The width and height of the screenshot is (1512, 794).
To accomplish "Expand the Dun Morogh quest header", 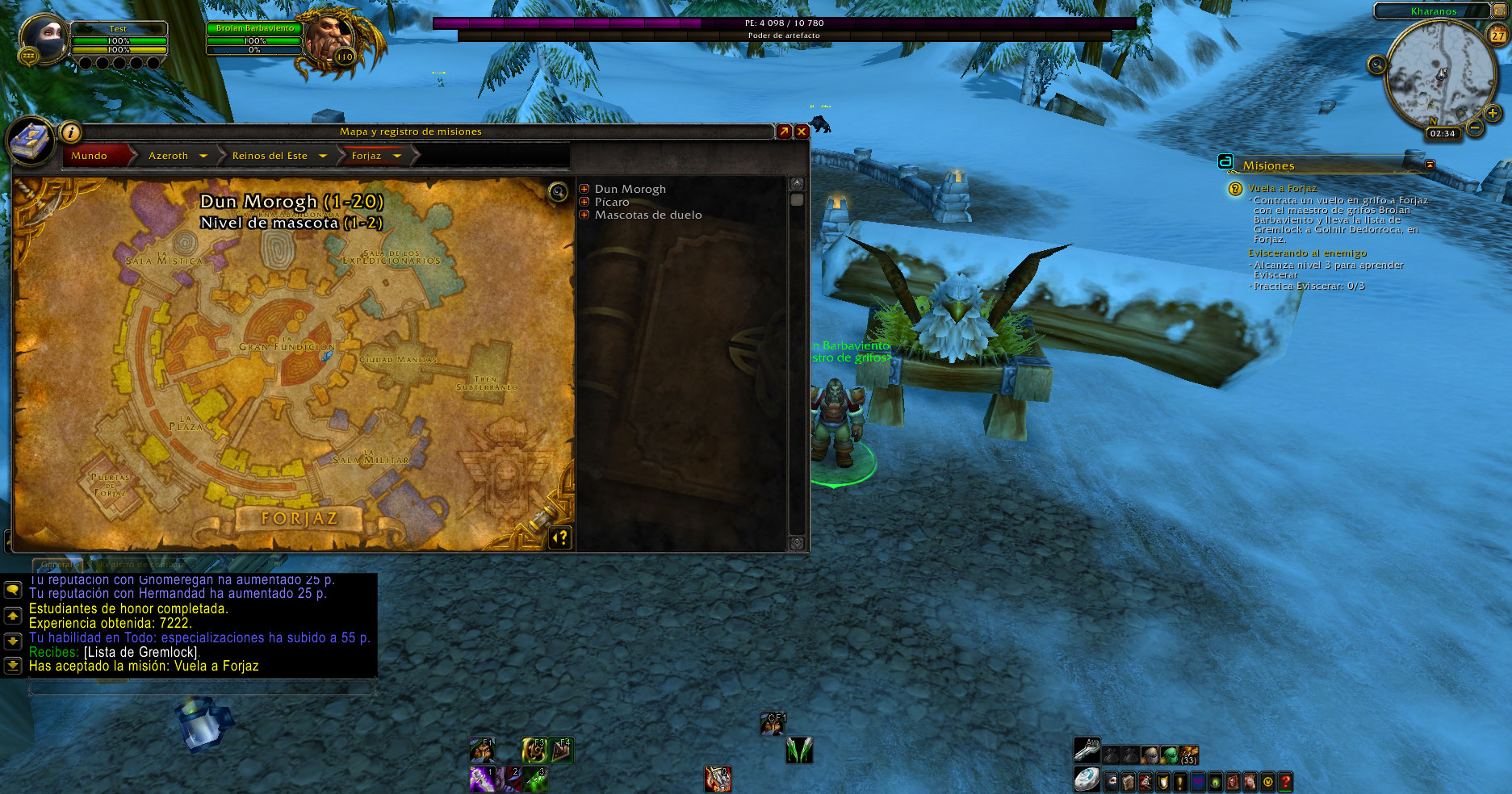I will tap(584, 189).
